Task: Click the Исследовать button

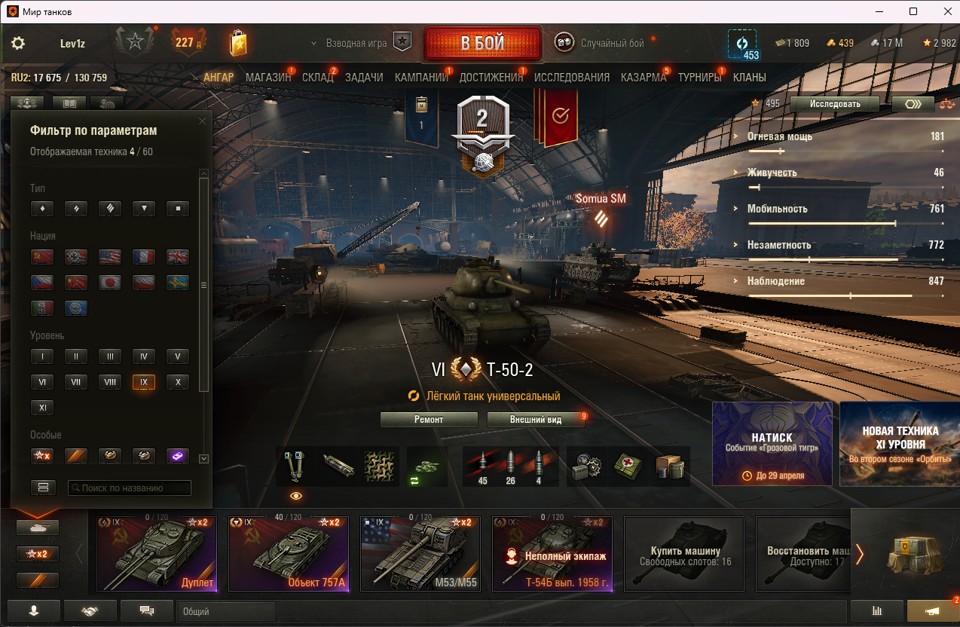Action: coord(834,103)
